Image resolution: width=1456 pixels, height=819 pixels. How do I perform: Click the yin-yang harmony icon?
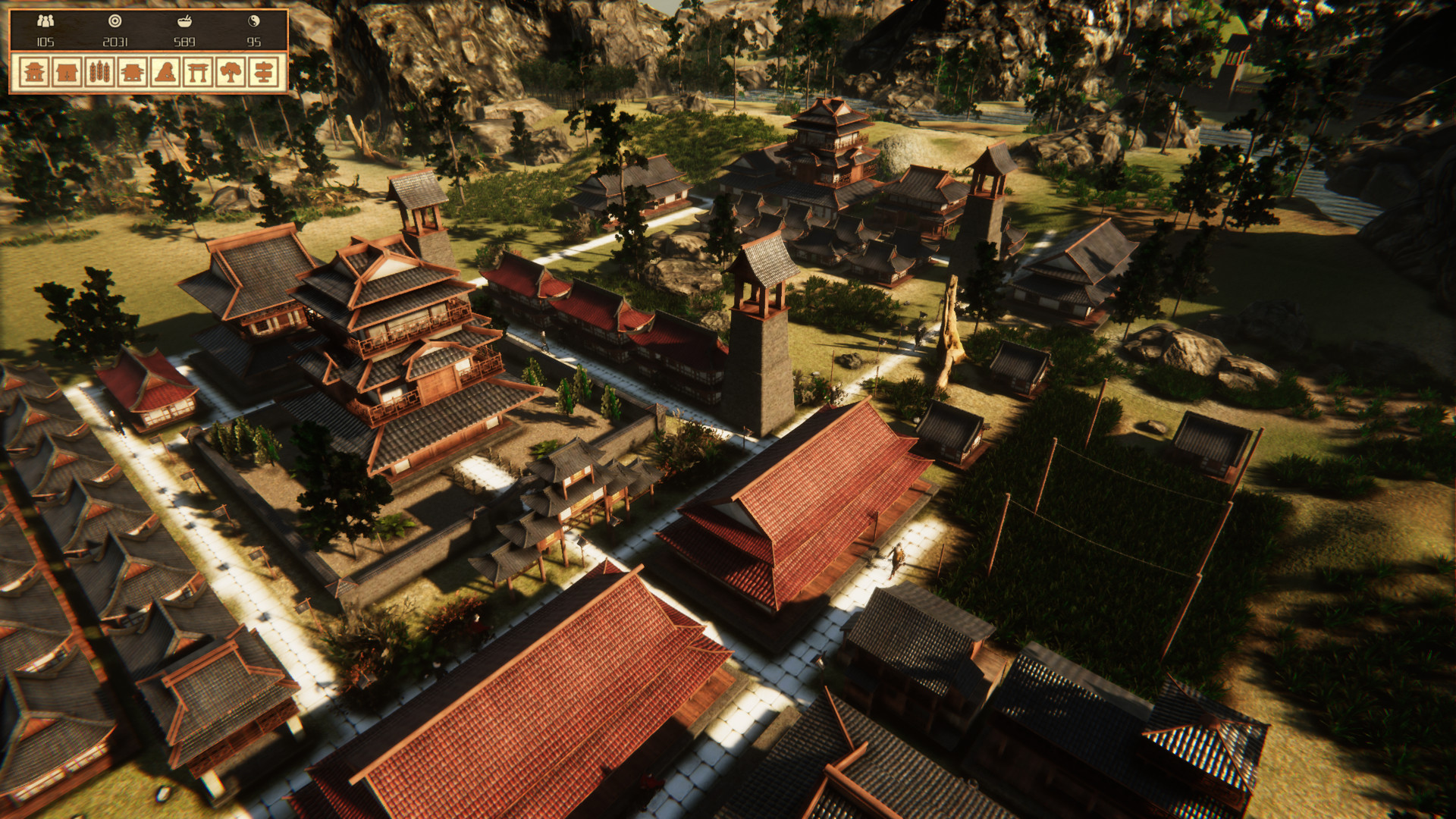253,20
